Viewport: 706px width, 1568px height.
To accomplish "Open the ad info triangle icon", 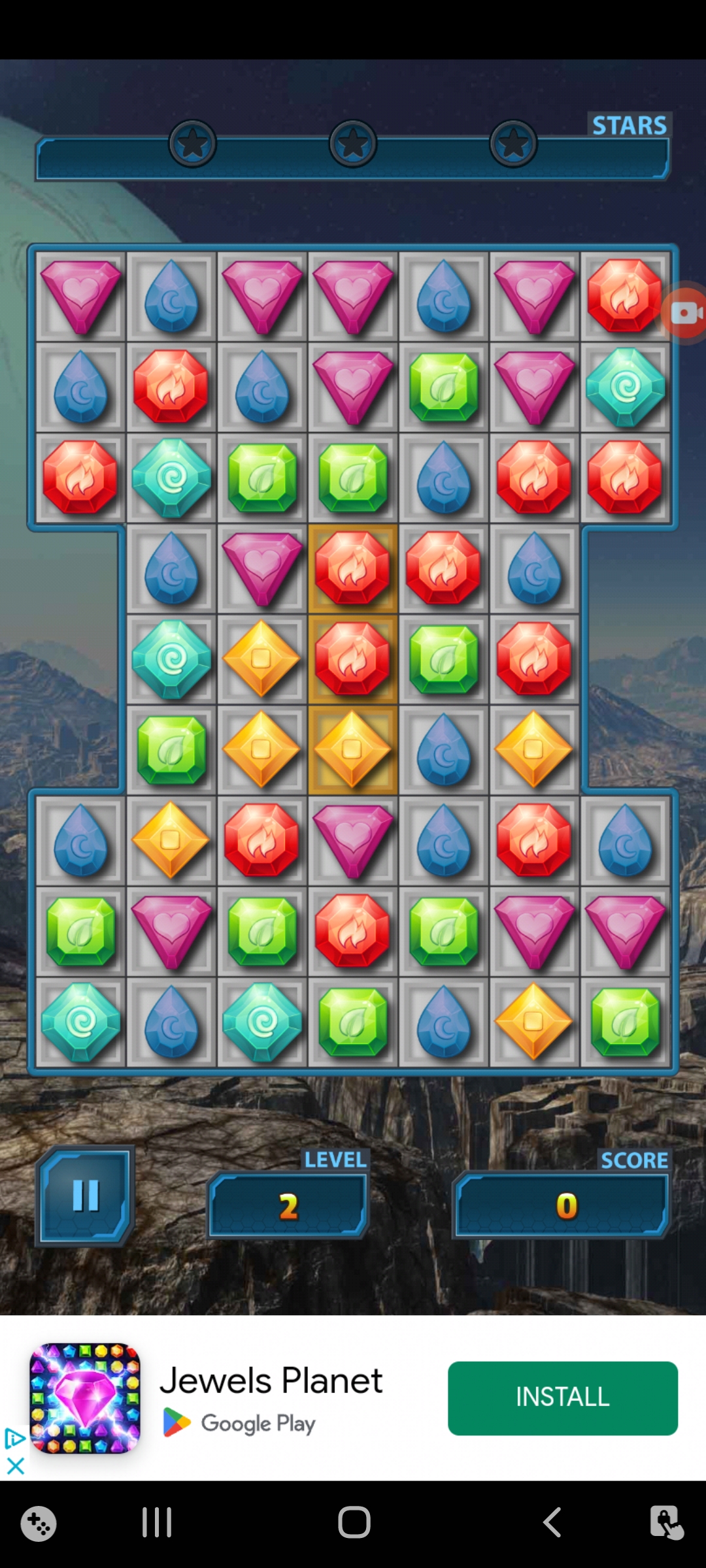I will coord(14,1438).
